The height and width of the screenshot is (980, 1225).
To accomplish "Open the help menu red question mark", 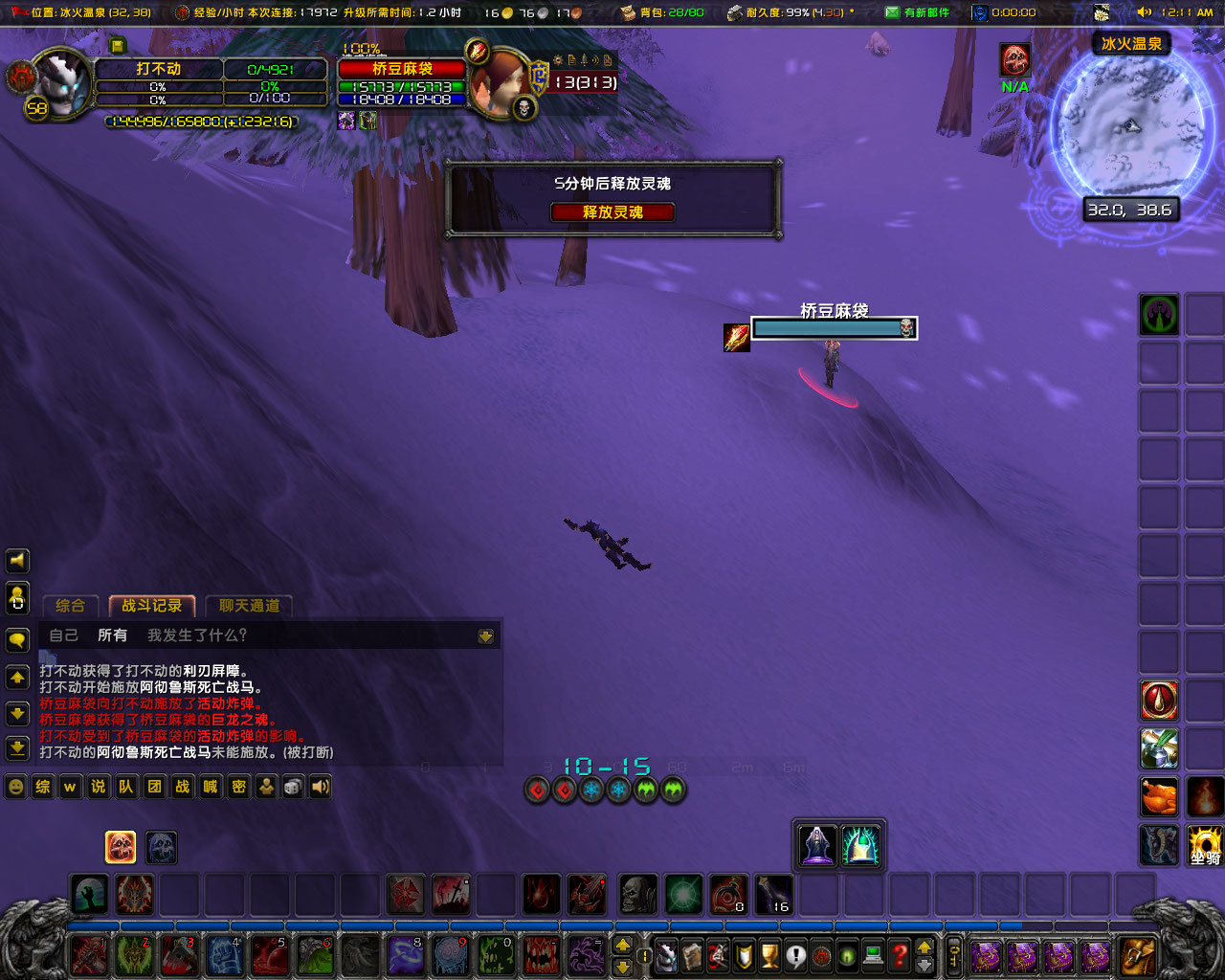I will 898,954.
